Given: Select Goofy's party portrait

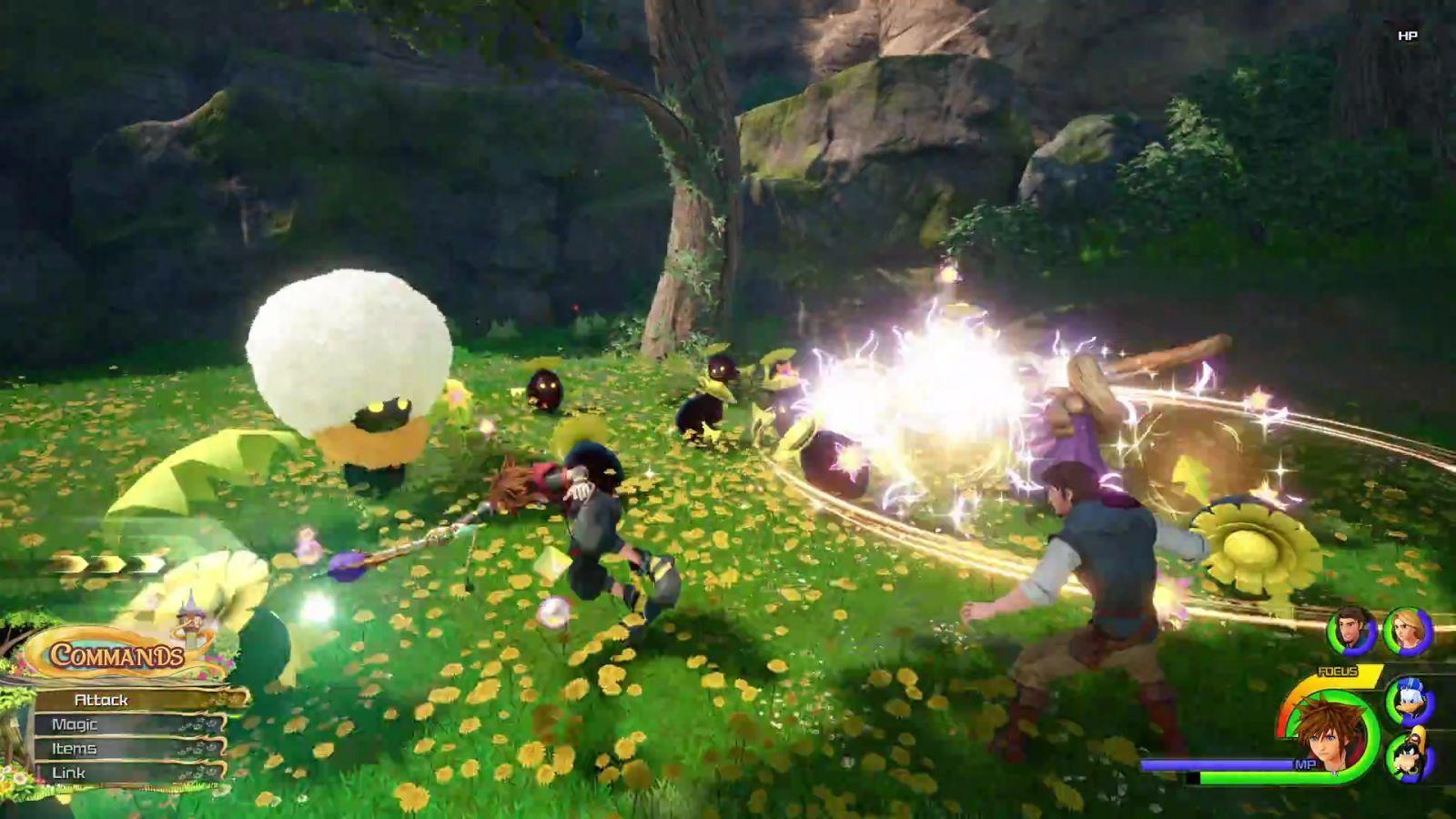Looking at the screenshot, I should (1409, 756).
